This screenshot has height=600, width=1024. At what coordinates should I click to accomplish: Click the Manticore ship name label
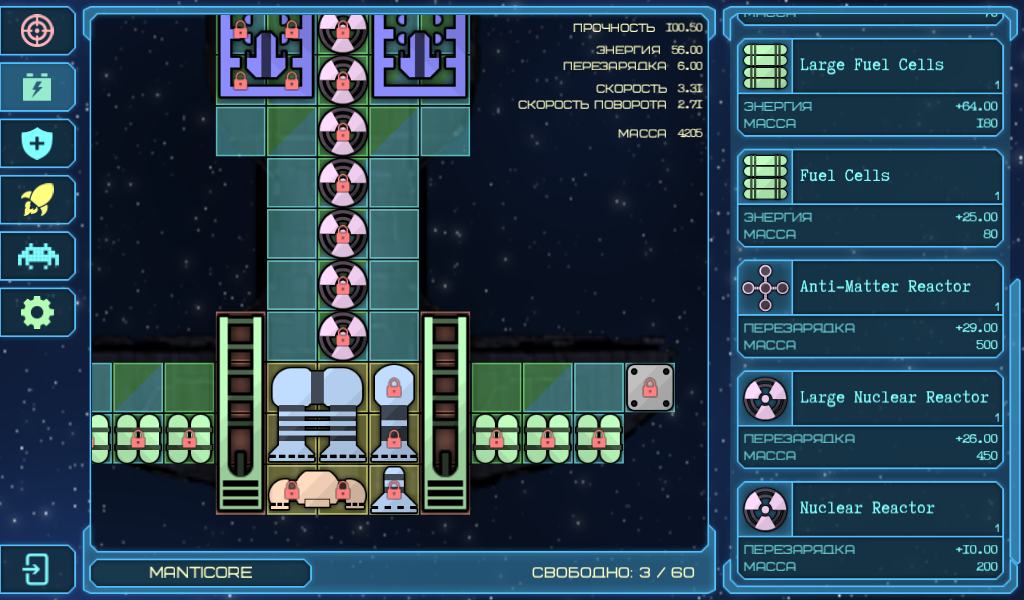(x=200, y=573)
